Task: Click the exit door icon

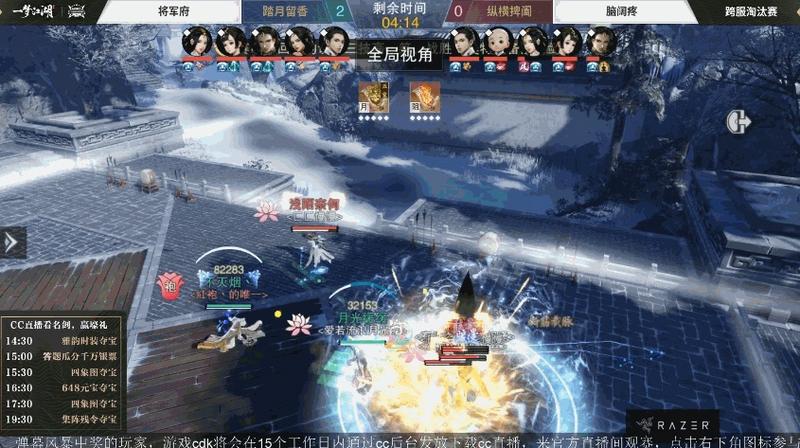Action: (739, 121)
